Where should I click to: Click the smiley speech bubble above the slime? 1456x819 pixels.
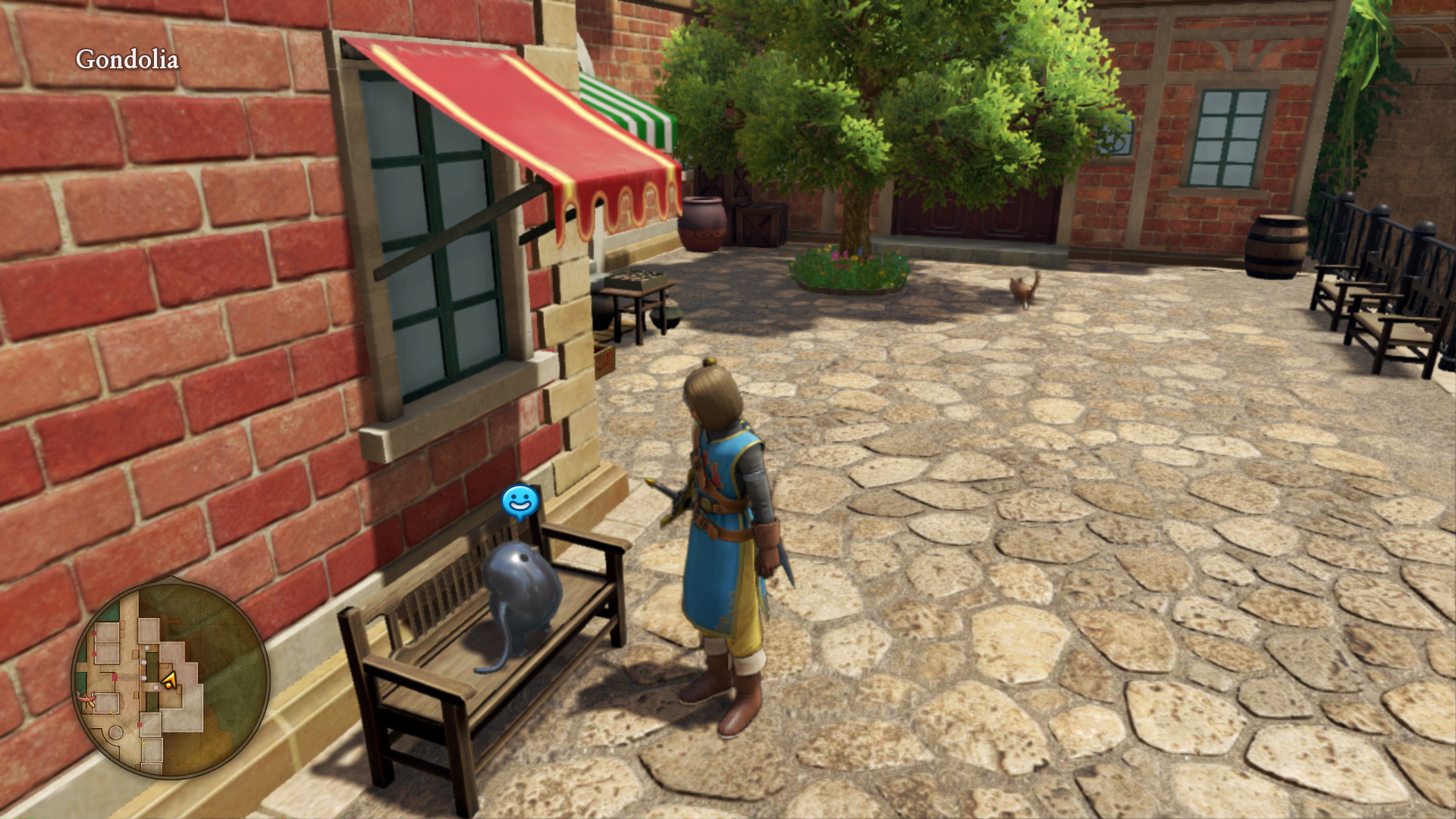[519, 500]
